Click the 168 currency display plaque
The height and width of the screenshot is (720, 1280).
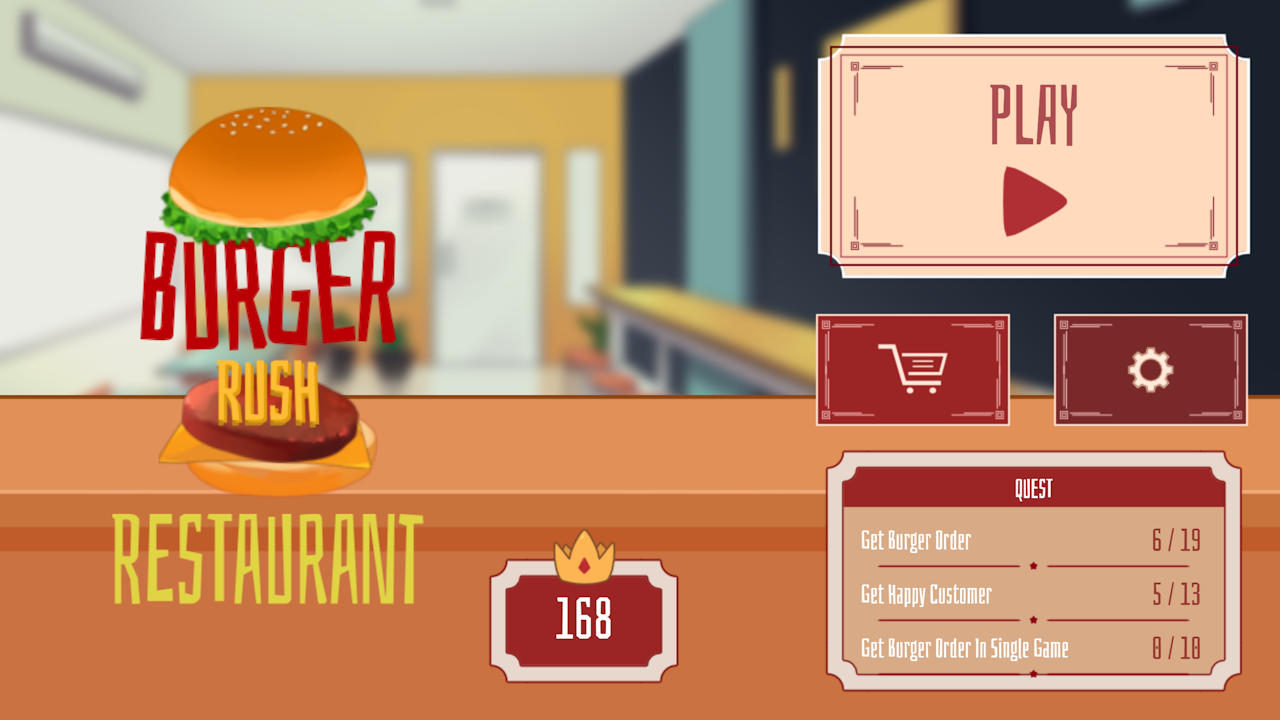coord(585,620)
